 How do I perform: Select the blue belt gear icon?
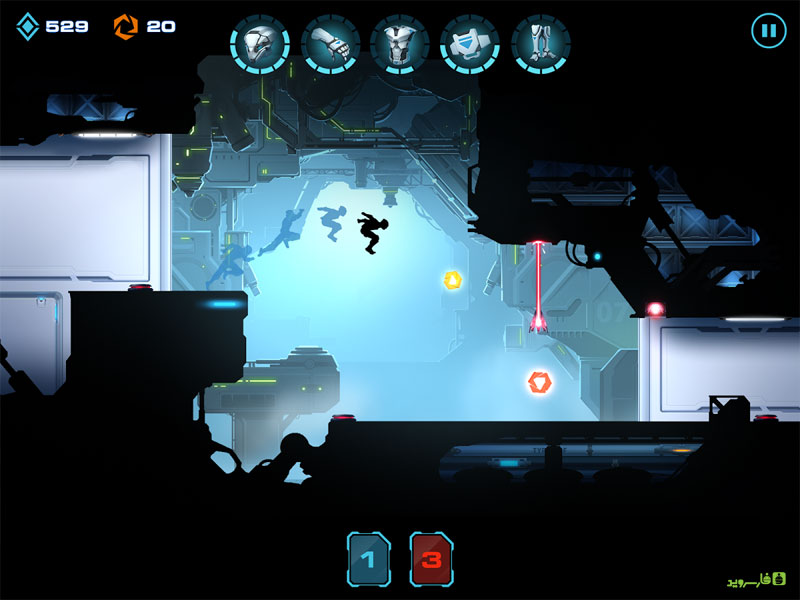(470, 44)
